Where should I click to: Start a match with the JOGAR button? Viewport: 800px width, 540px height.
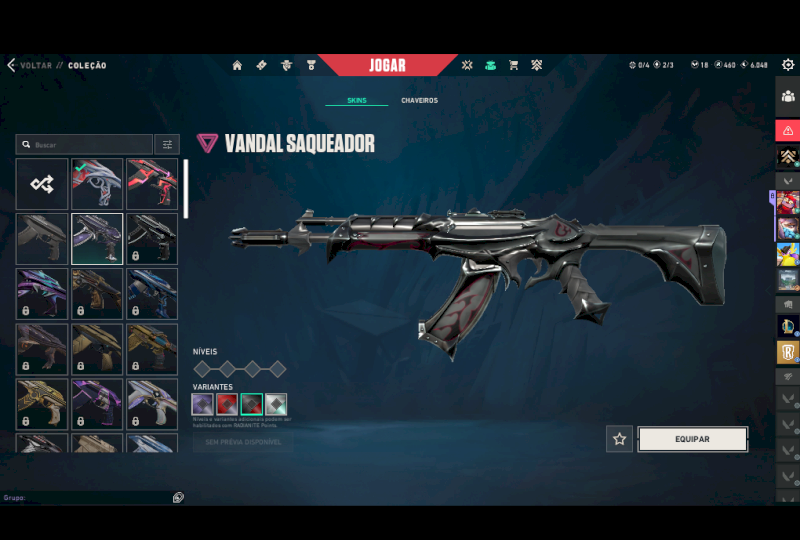[x=387, y=66]
